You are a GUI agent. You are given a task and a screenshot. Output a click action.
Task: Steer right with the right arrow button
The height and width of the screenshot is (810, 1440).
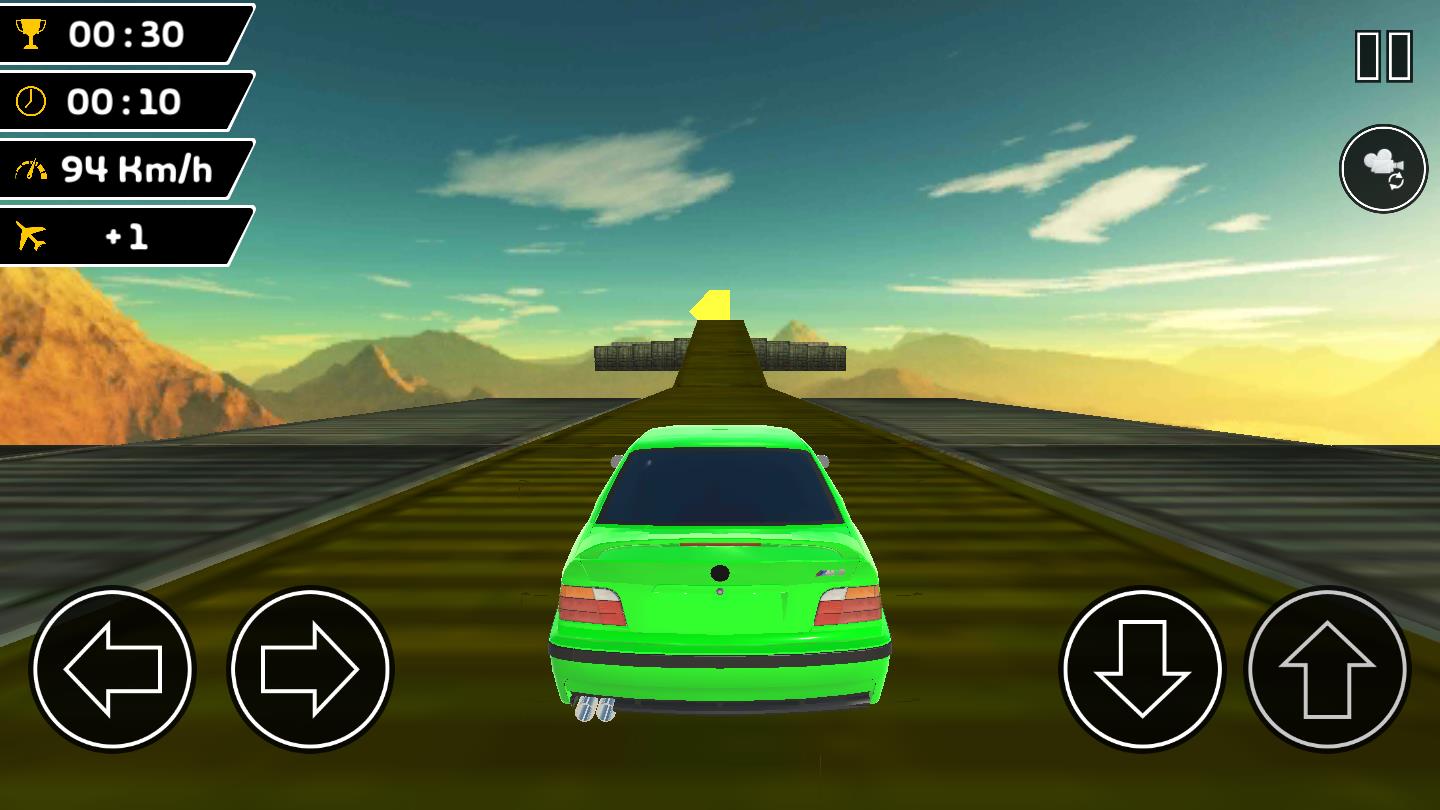pyautogui.click(x=310, y=668)
